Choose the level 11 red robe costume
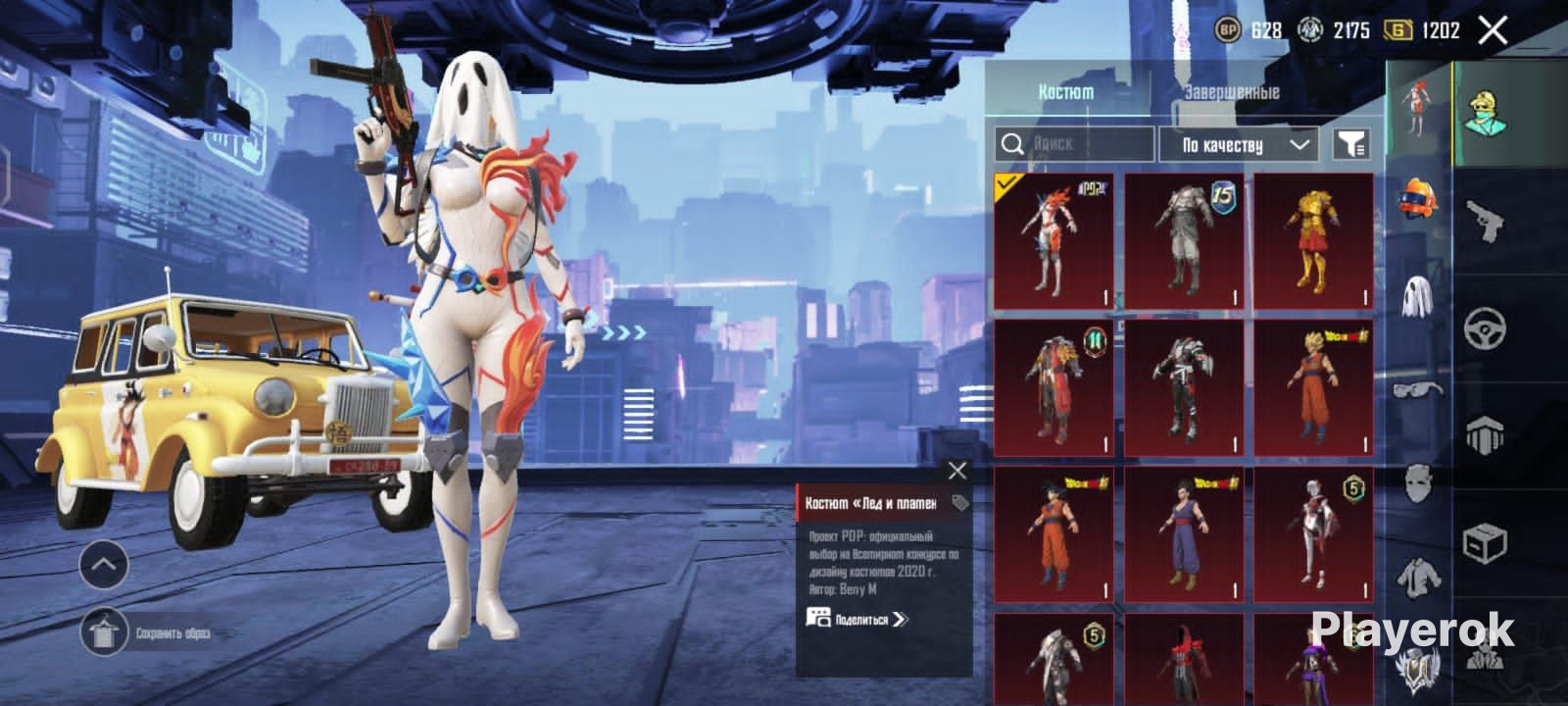The height and width of the screenshot is (706, 1568). [1053, 387]
